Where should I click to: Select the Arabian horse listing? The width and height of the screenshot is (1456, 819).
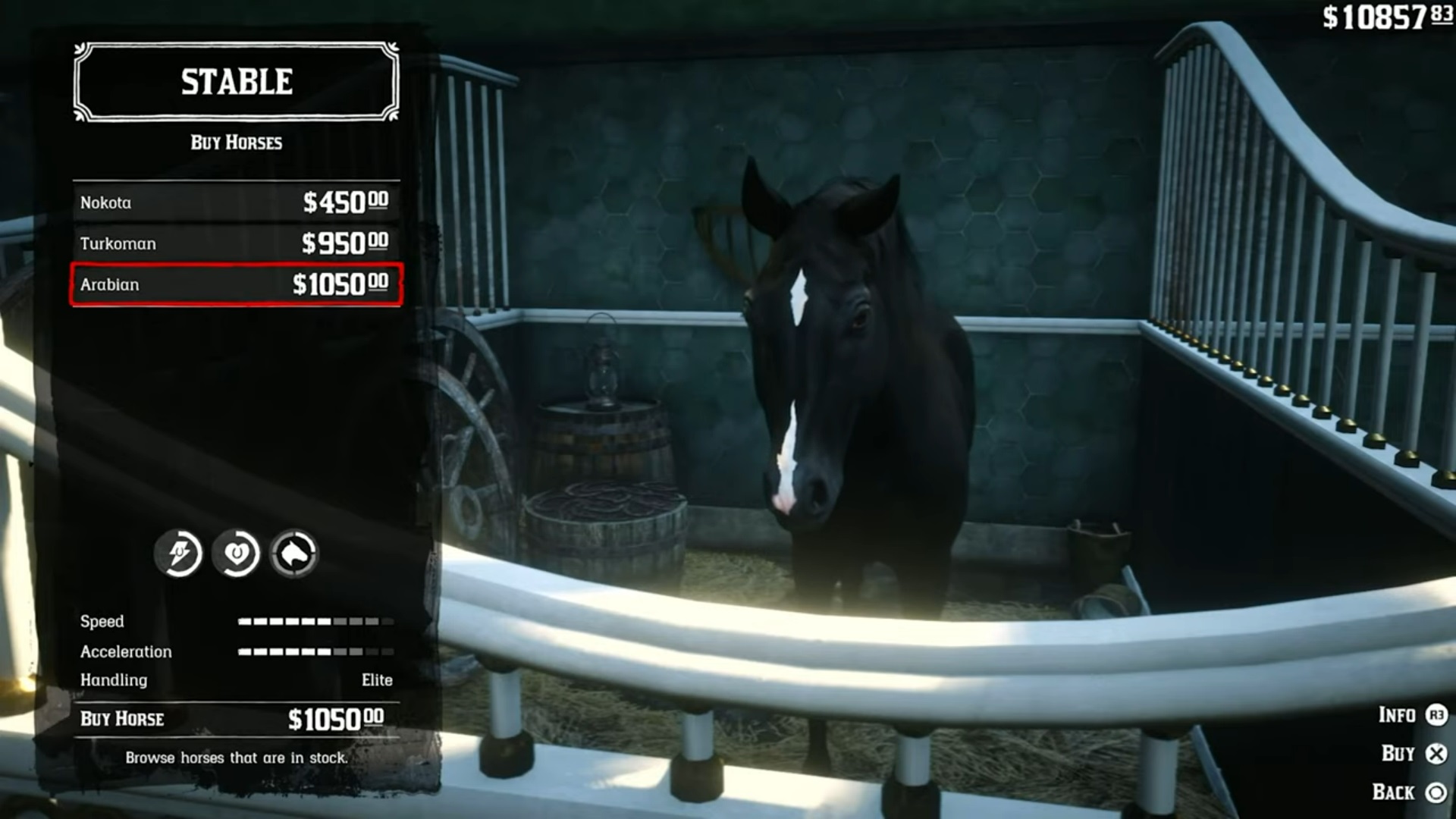234,284
